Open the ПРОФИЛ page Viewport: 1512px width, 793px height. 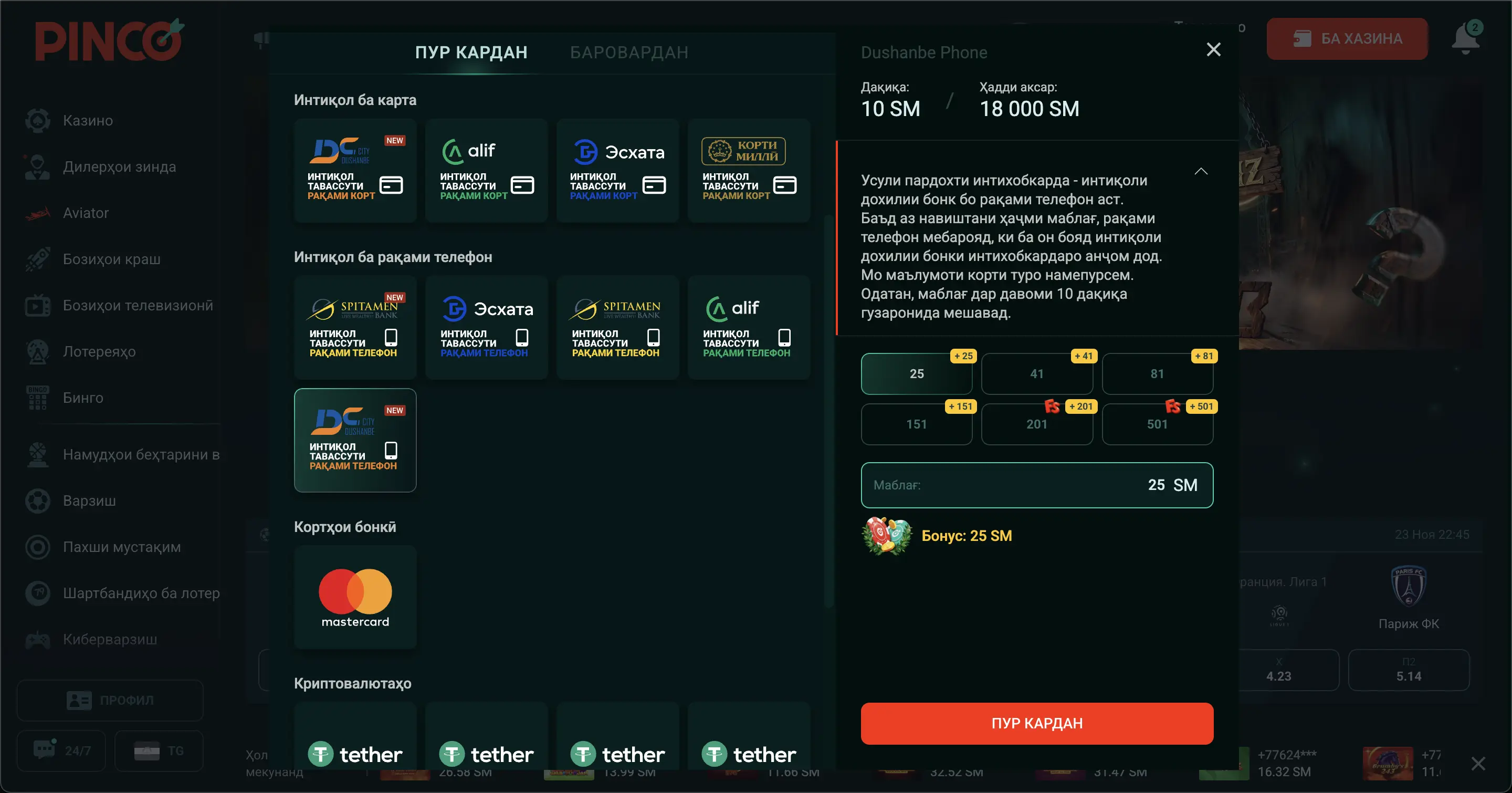[110, 700]
